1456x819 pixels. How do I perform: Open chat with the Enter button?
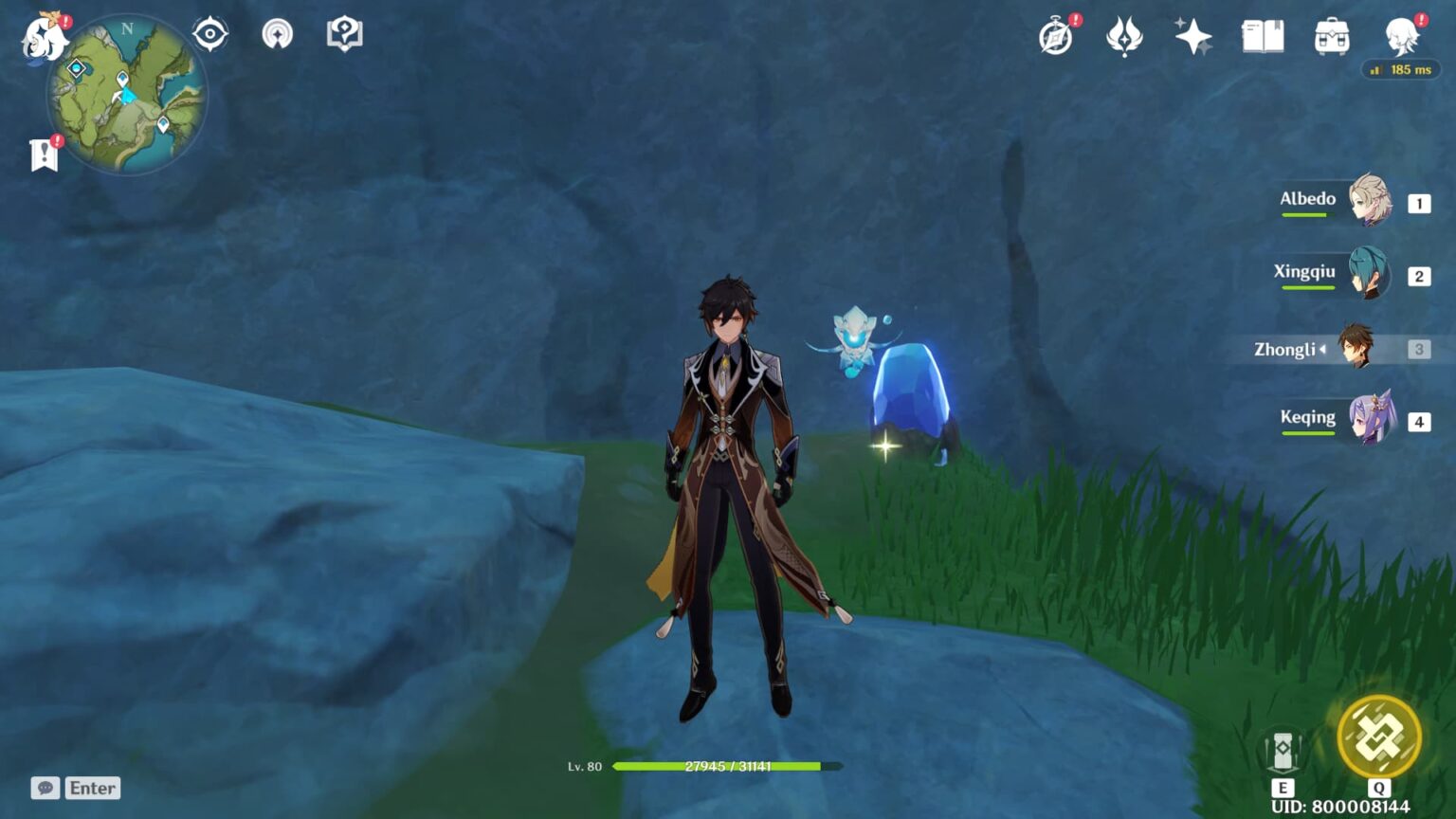click(91, 788)
